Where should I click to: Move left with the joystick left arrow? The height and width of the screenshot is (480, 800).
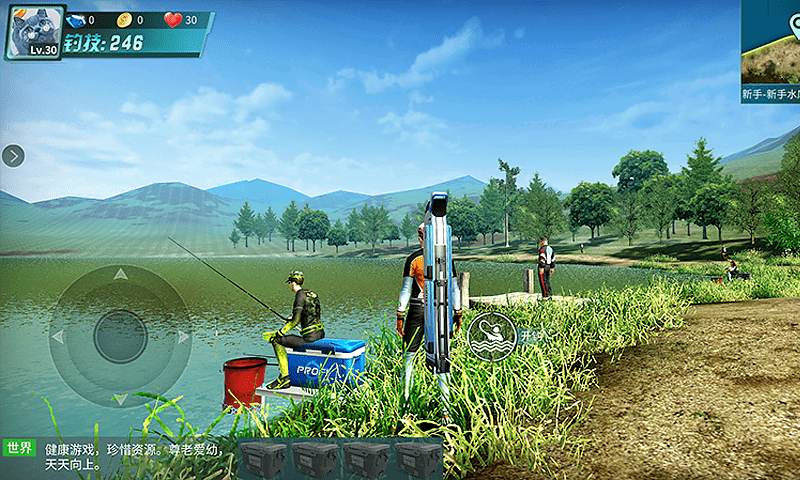tap(57, 337)
